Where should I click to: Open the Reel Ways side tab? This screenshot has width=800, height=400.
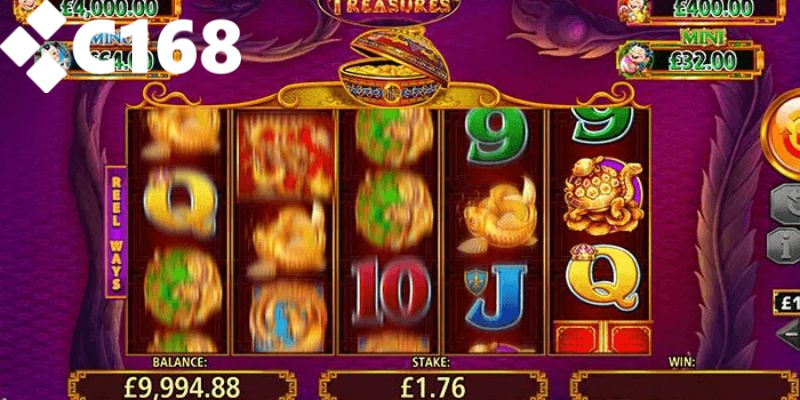pos(115,231)
